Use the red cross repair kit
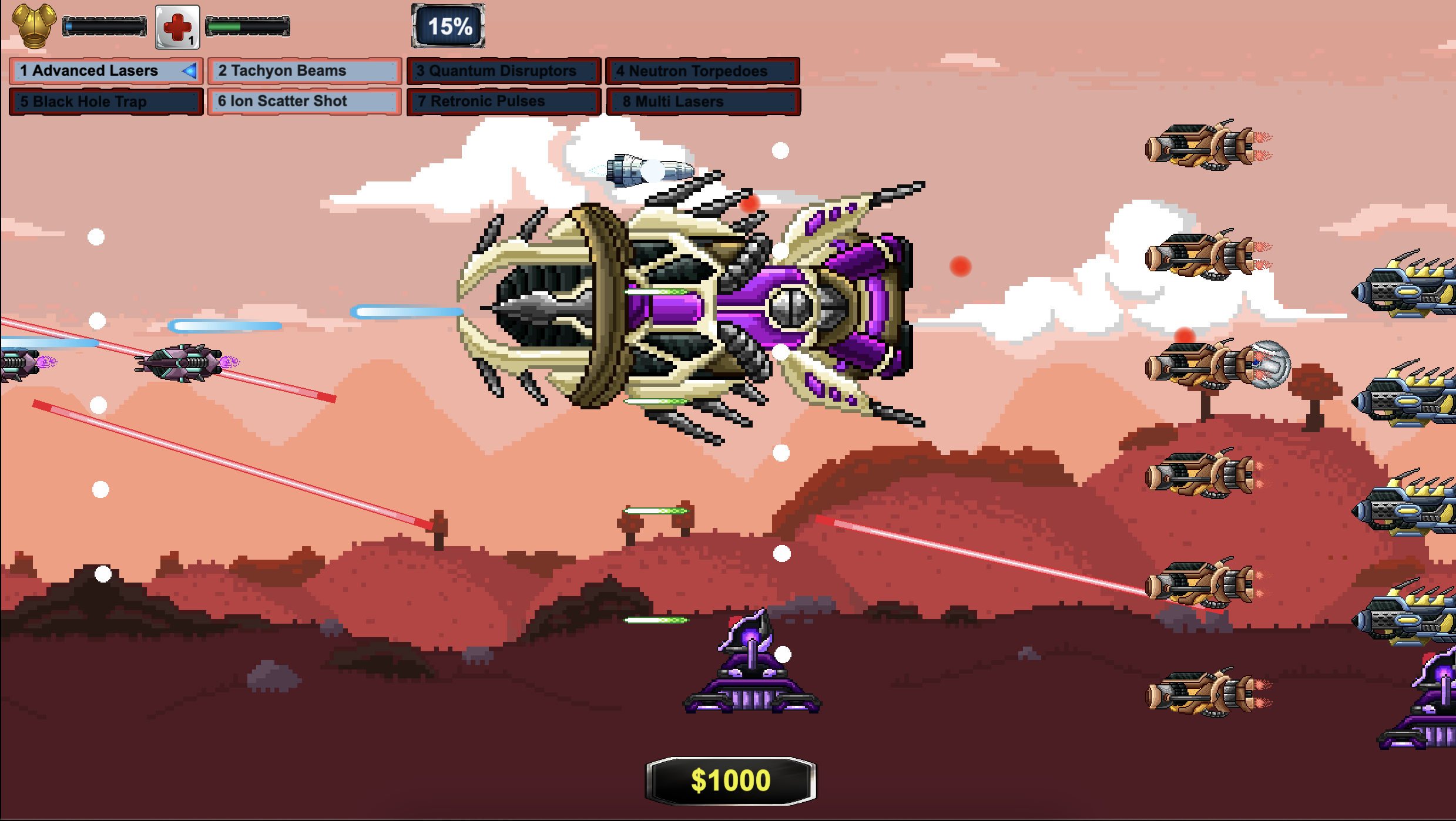The image size is (1456, 821). tap(177, 27)
